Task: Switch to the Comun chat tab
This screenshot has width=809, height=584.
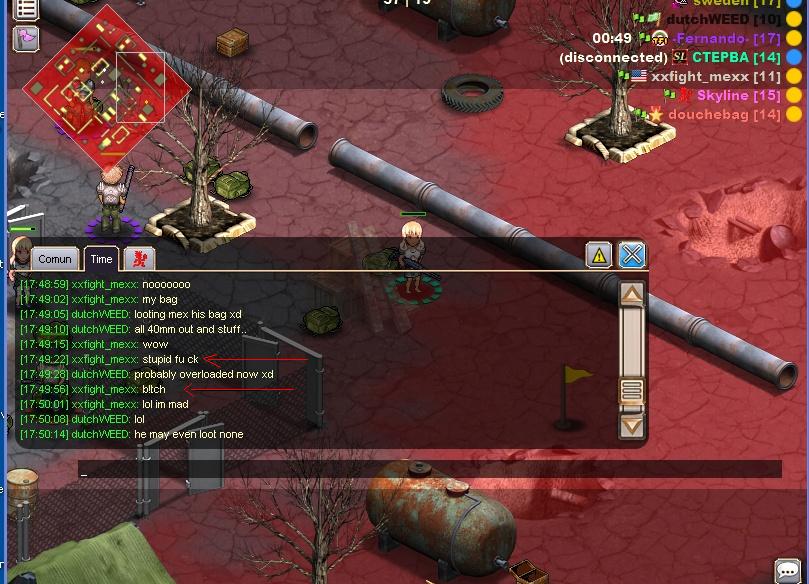Action: click(55, 259)
